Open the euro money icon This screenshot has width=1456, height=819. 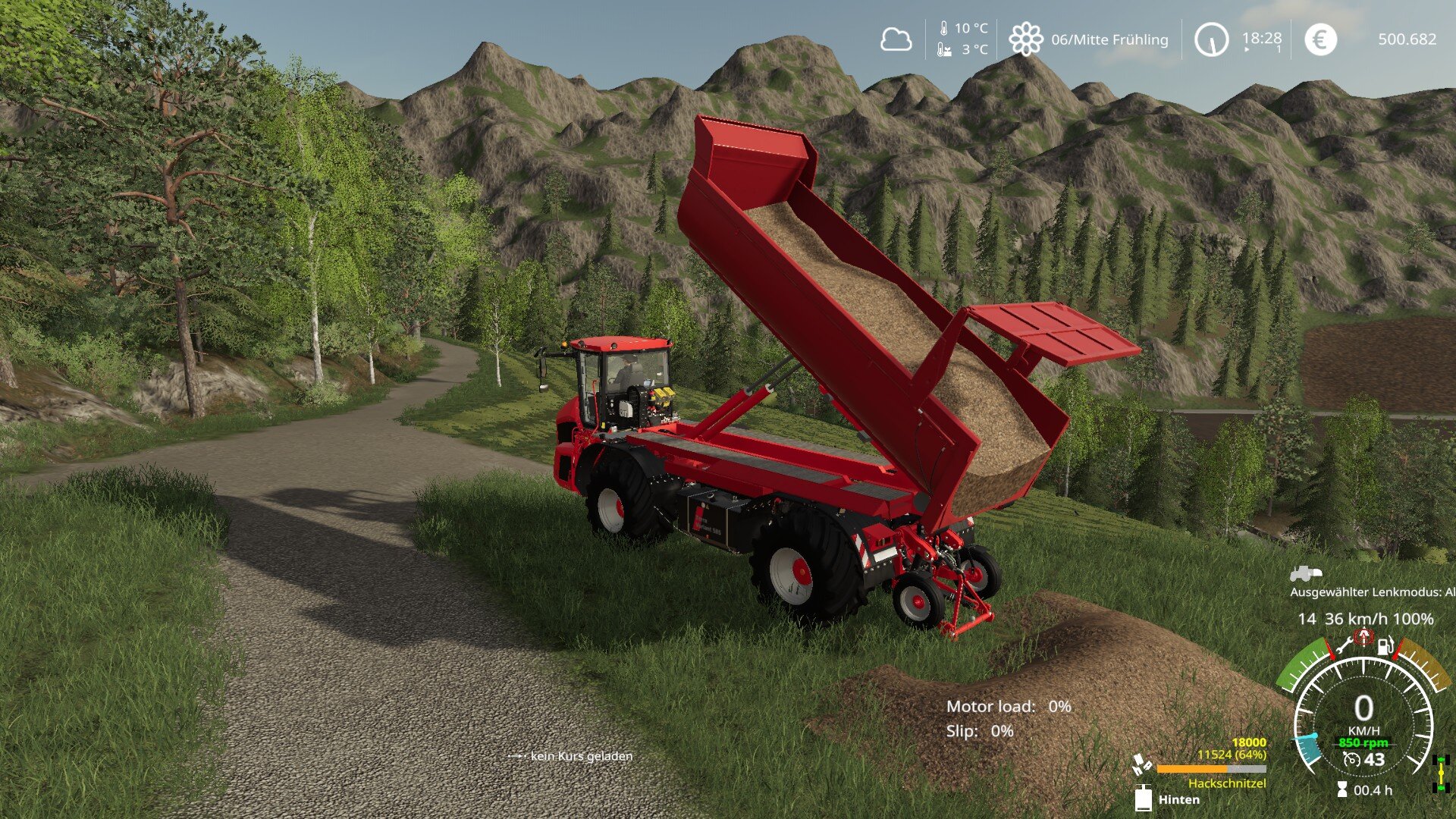(1320, 39)
